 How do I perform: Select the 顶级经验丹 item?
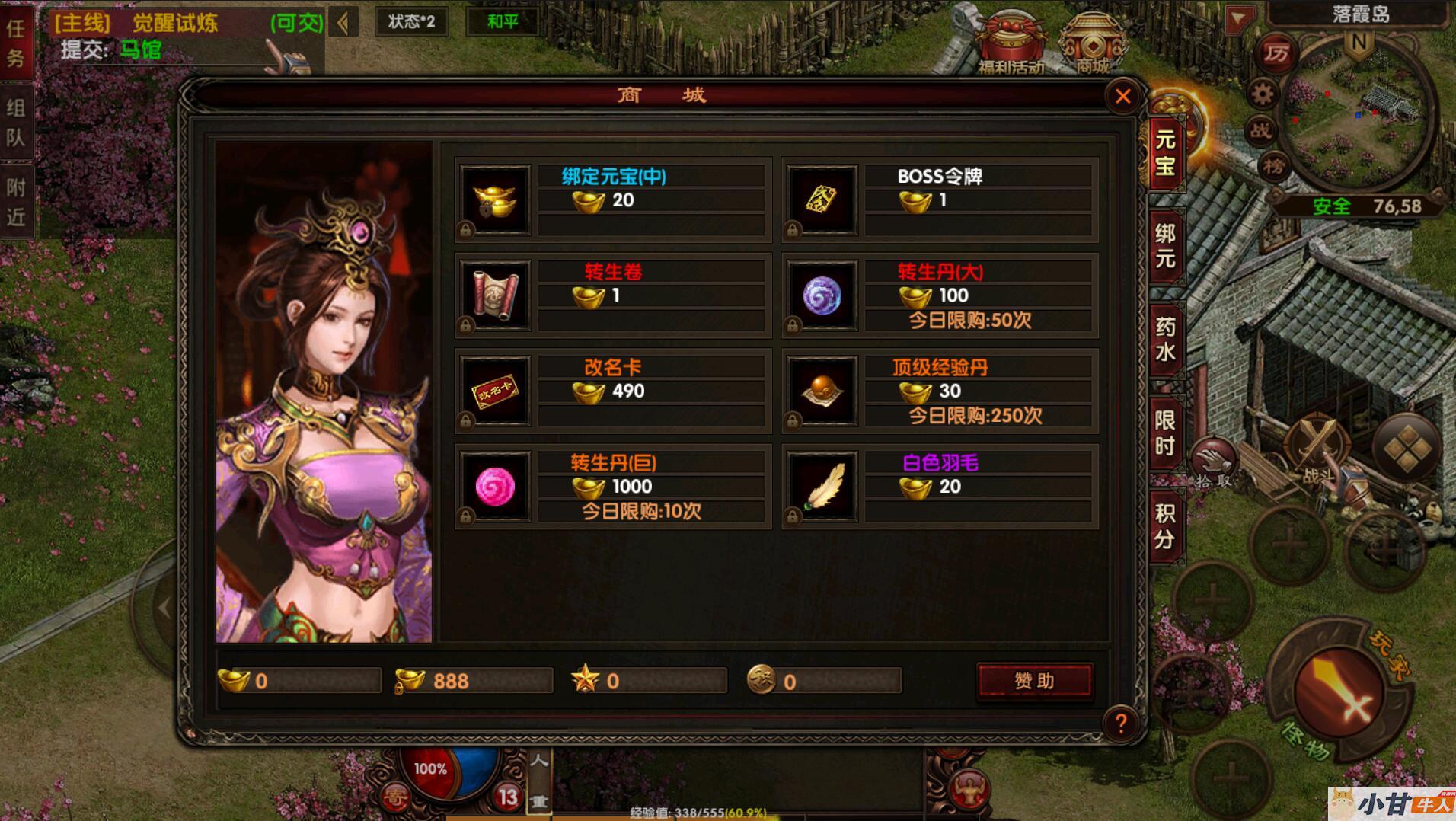pos(822,391)
